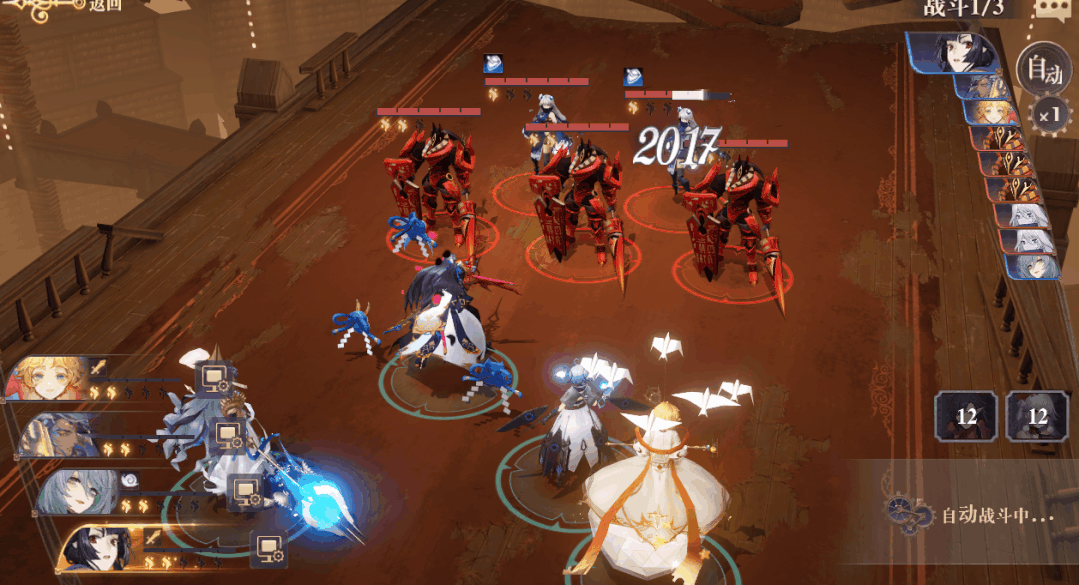Click the 返回 back button

coord(105,6)
